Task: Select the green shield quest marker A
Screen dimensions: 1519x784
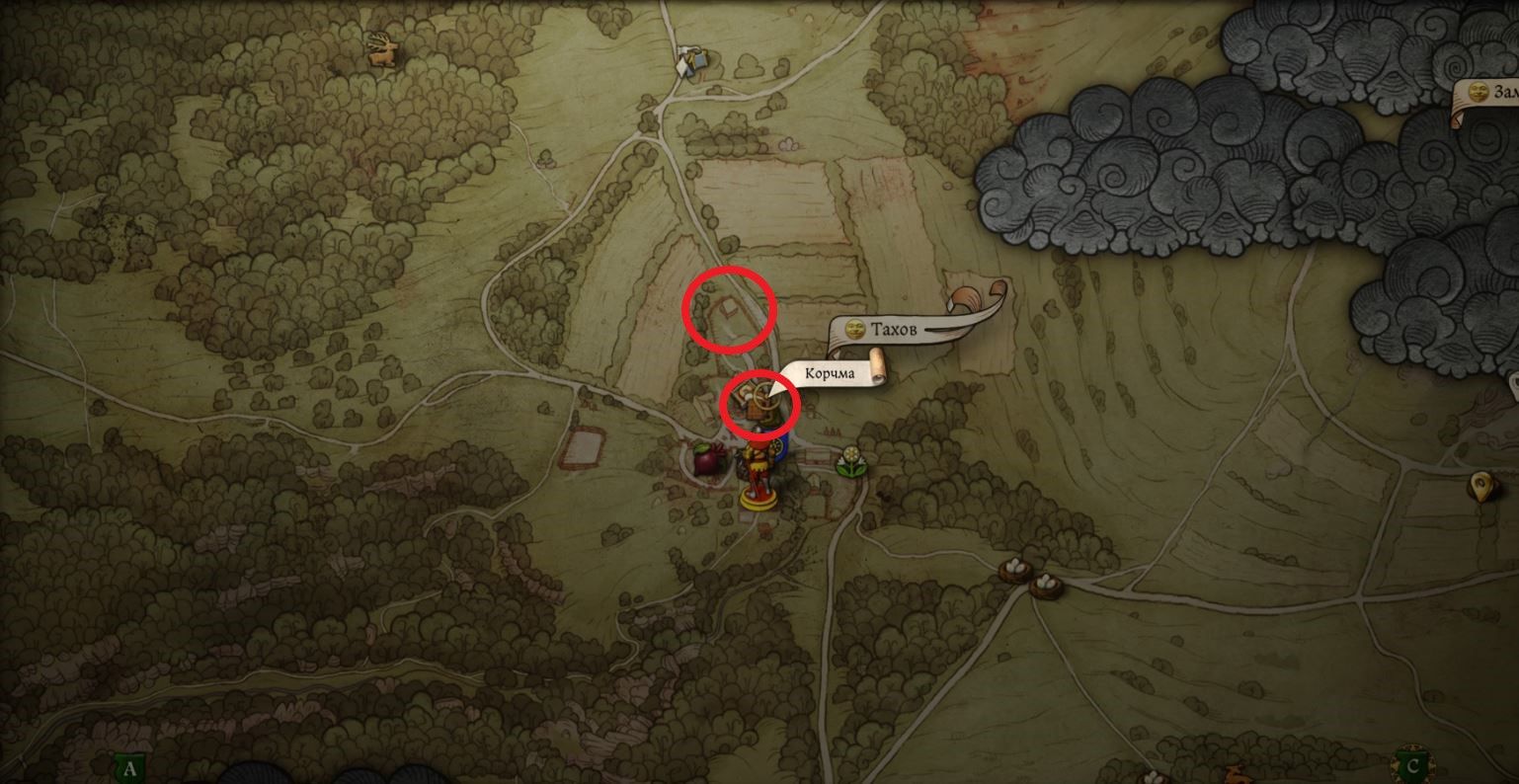Action: pos(129,768)
